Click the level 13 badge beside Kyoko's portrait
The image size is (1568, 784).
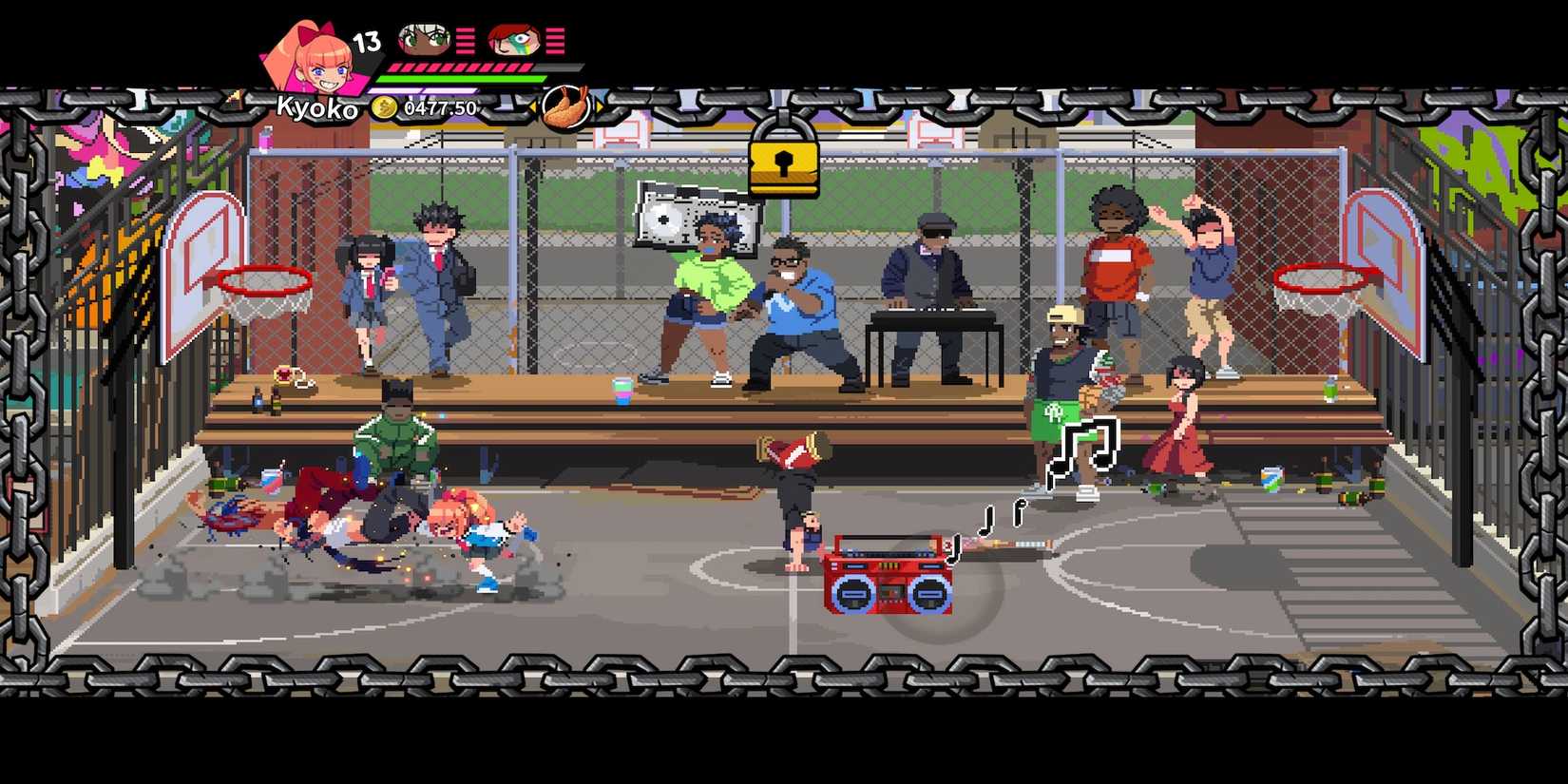[x=367, y=42]
